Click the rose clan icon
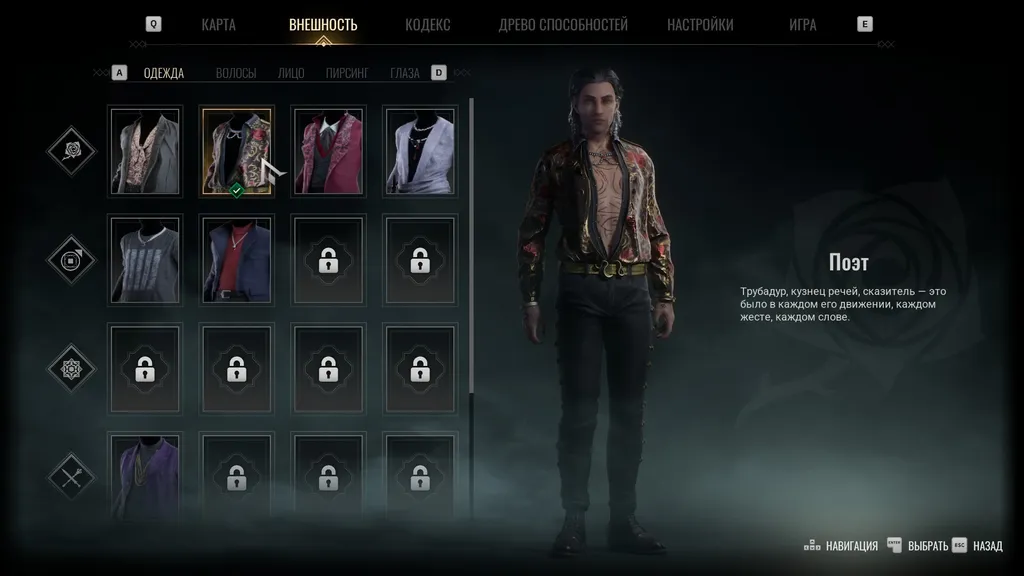 point(71,152)
